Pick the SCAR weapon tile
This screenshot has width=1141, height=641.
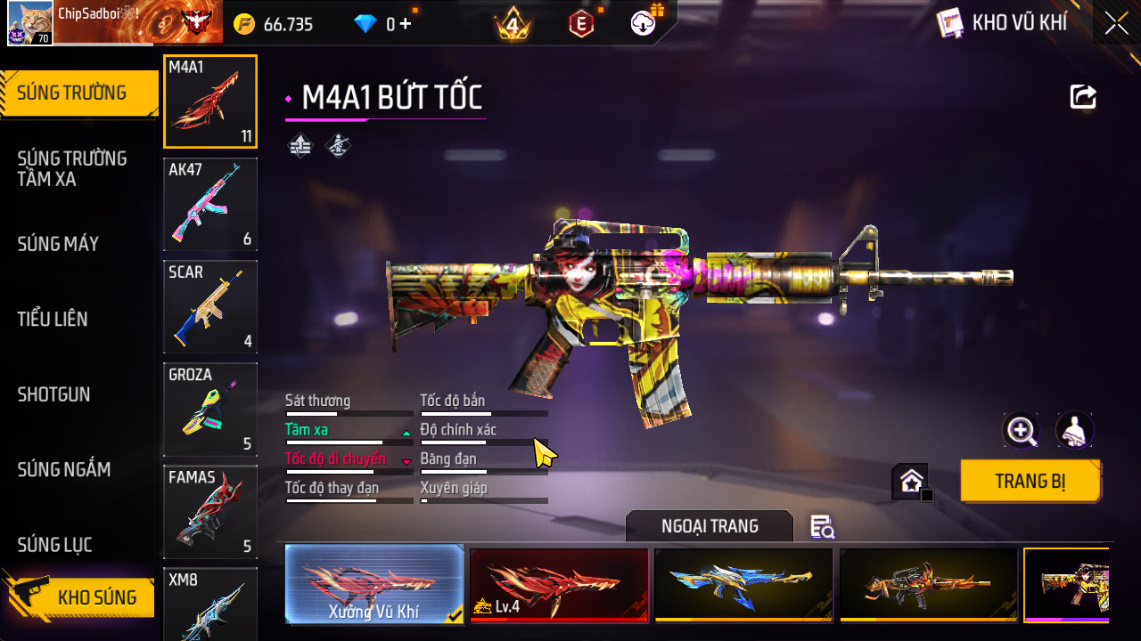(x=210, y=307)
